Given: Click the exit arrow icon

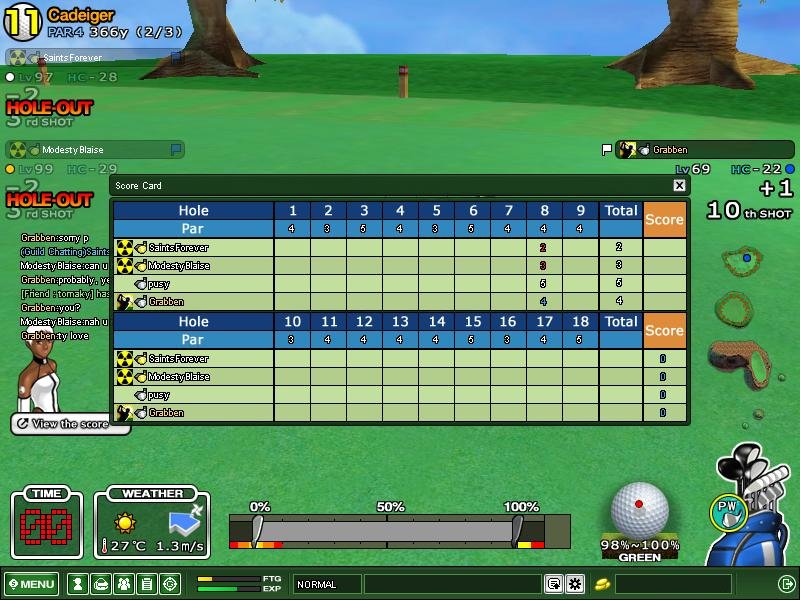Looking at the screenshot, I should point(786,584).
